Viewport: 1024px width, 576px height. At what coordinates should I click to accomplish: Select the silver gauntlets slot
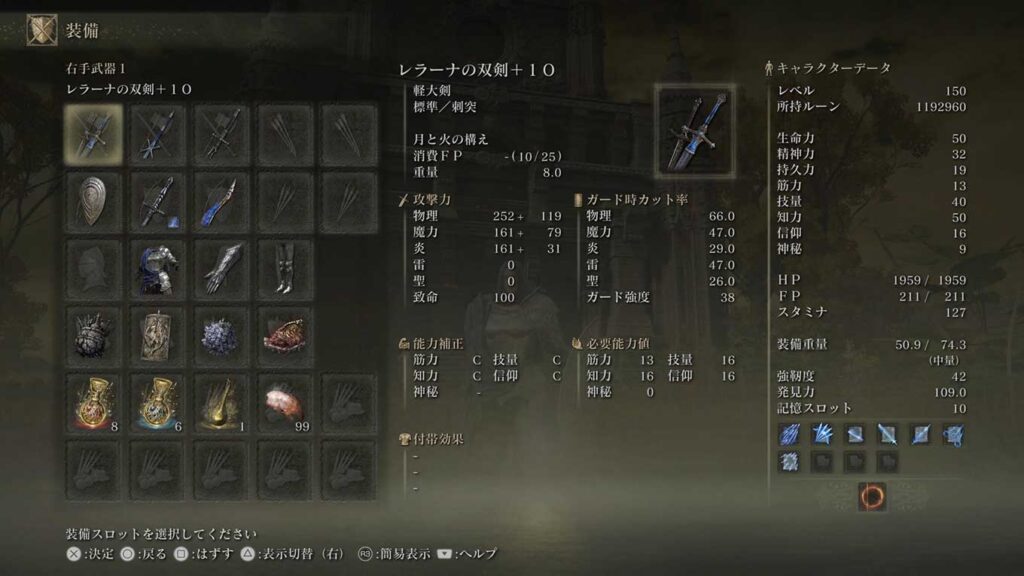coord(220,266)
